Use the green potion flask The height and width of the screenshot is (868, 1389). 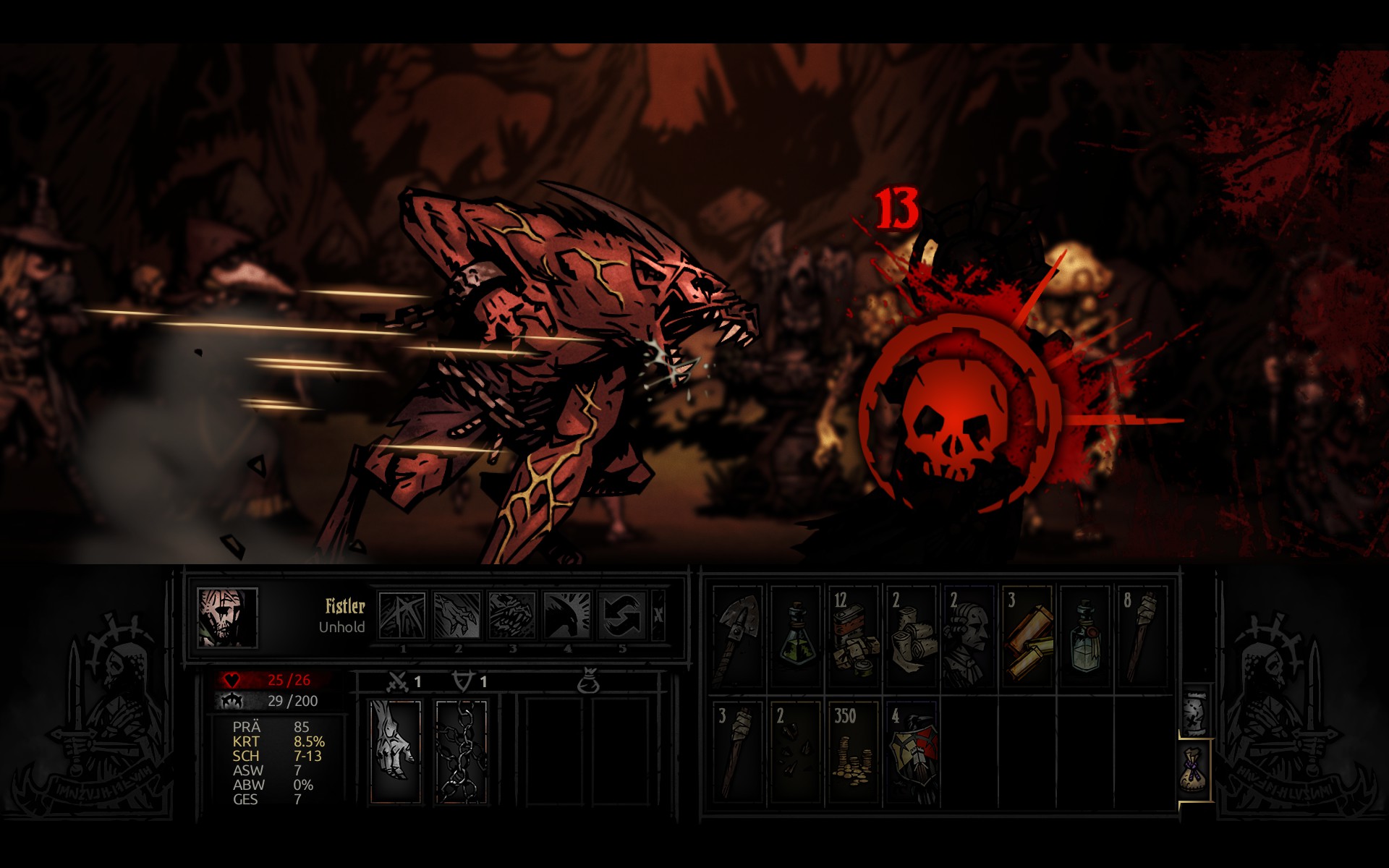click(x=796, y=637)
